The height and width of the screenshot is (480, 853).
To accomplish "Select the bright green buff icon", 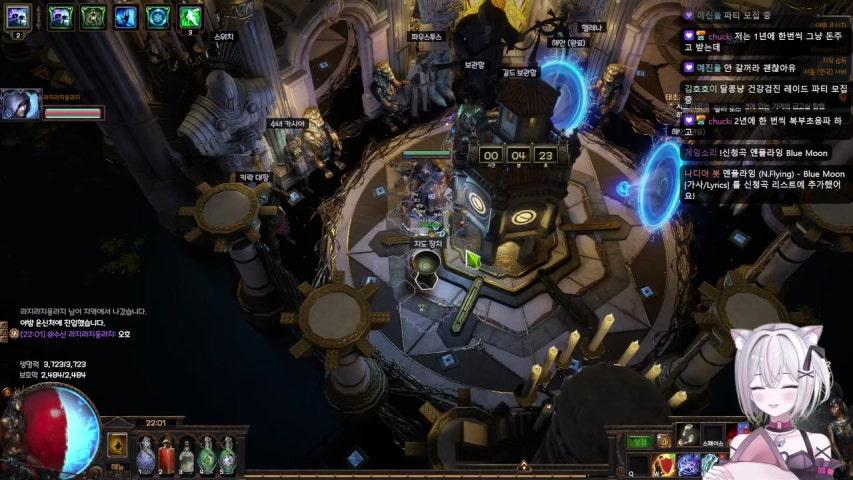I will pos(190,16).
